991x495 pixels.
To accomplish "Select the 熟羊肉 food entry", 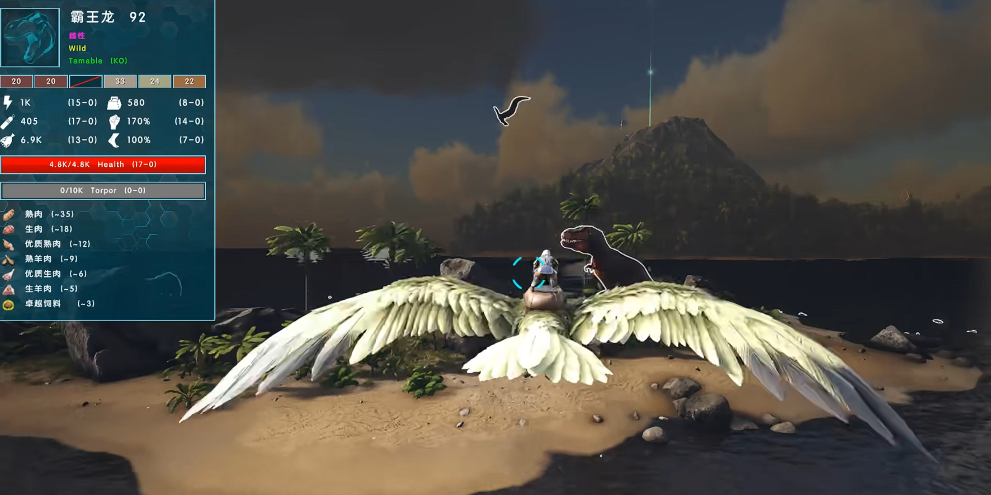I will 45,259.
